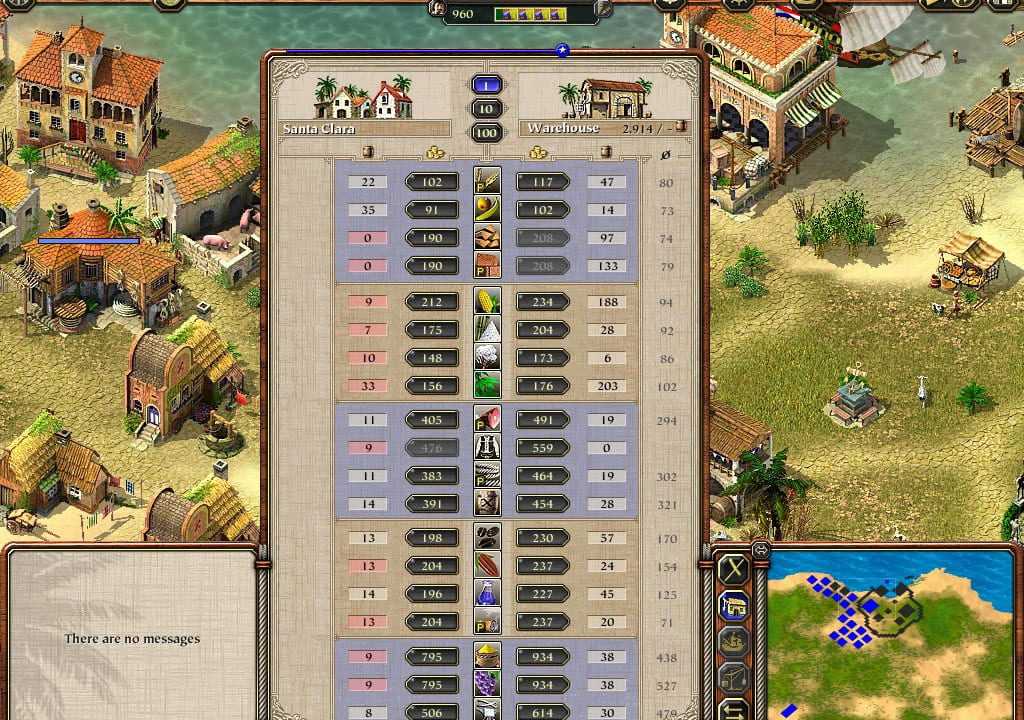Set trade quantity to 1
The image size is (1024, 720).
click(x=487, y=85)
